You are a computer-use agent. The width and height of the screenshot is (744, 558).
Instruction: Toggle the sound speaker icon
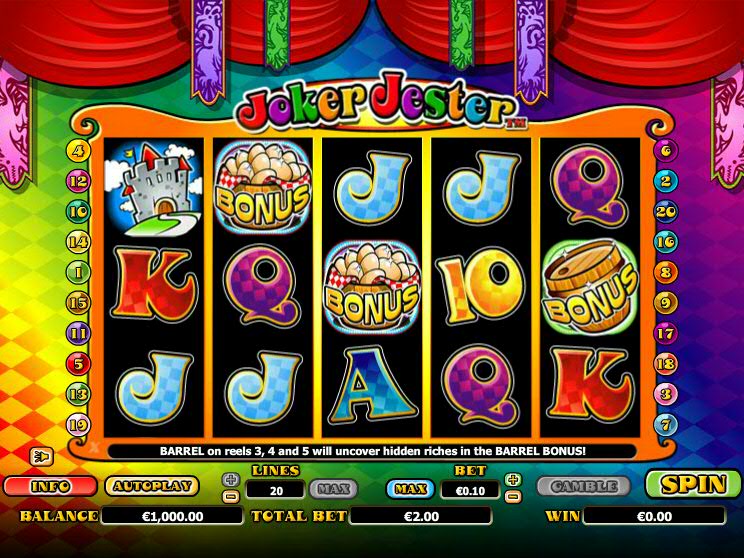click(x=43, y=457)
